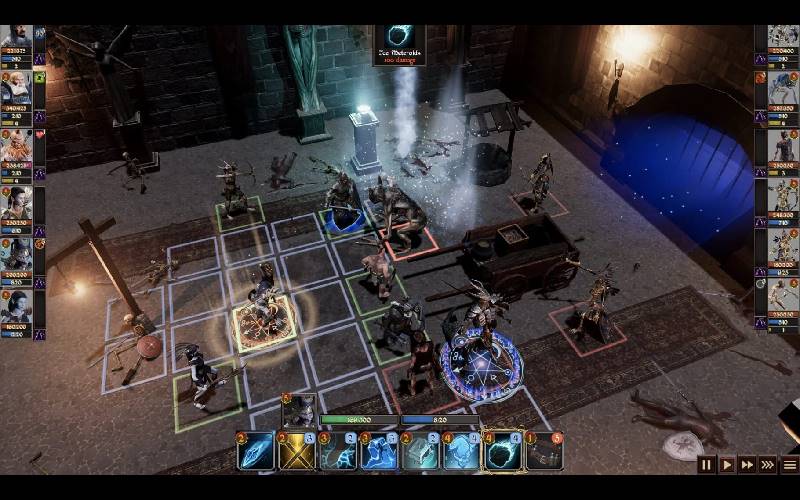Open the hamburger game menu

[789, 464]
